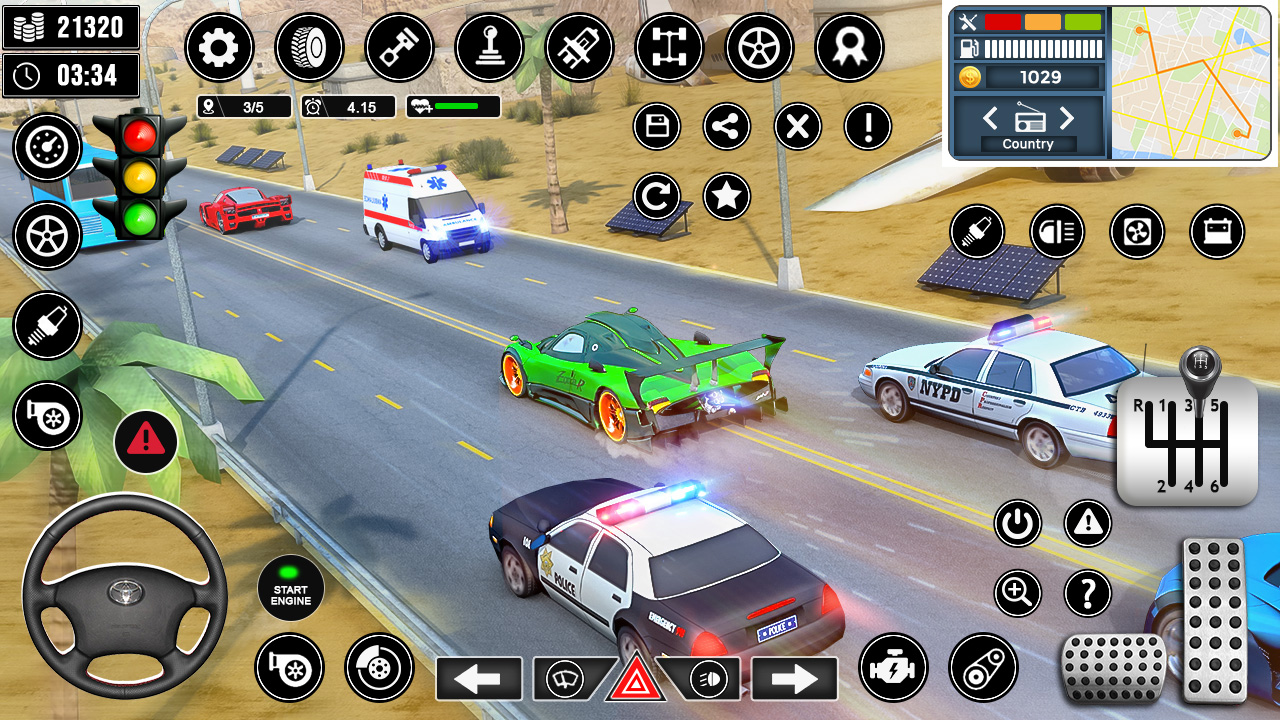Open the gear settings icon

pos(219,48)
